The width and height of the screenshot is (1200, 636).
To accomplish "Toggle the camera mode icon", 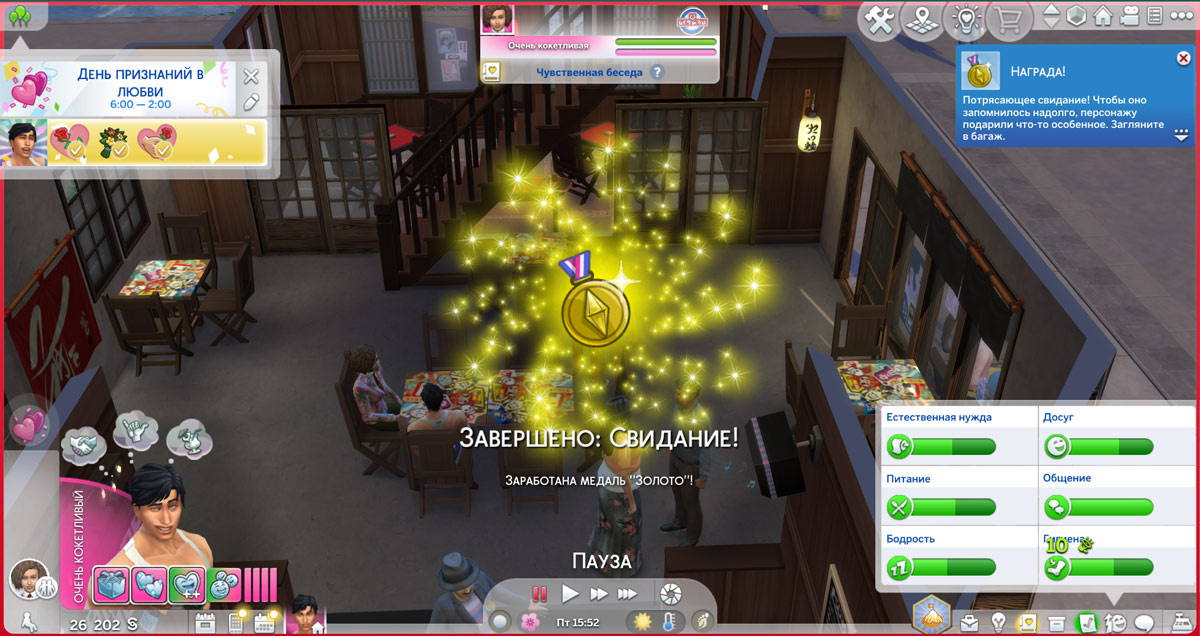I will [1129, 17].
